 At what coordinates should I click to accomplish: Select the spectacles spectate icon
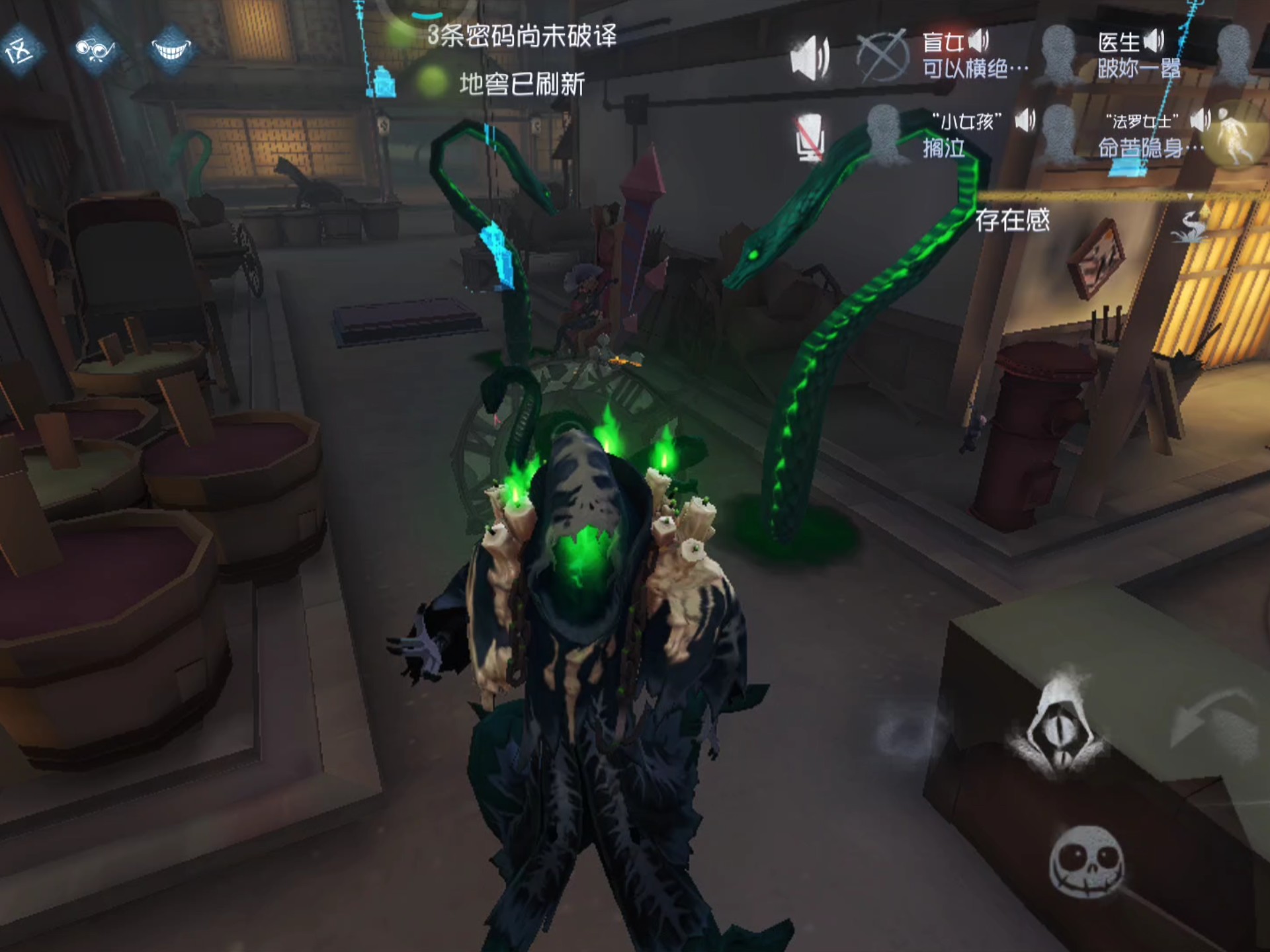tap(96, 50)
